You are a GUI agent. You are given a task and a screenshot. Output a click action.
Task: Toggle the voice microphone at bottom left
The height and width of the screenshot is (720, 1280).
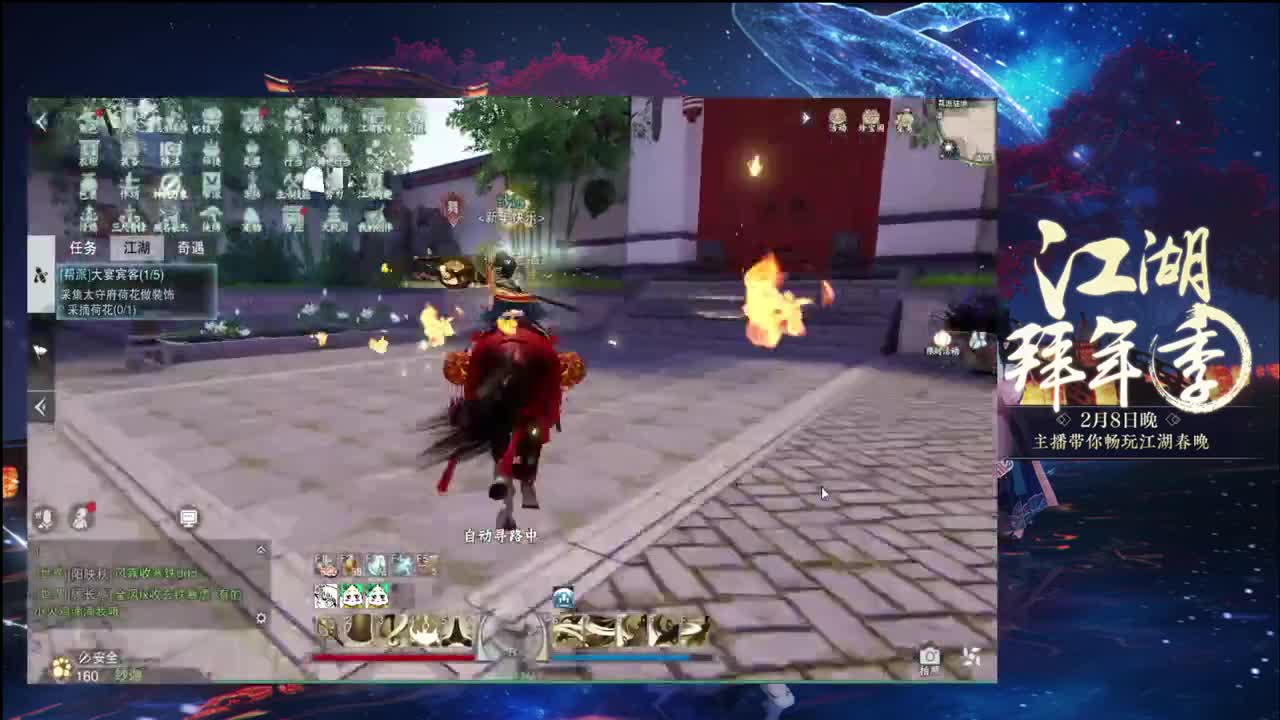tap(45, 517)
